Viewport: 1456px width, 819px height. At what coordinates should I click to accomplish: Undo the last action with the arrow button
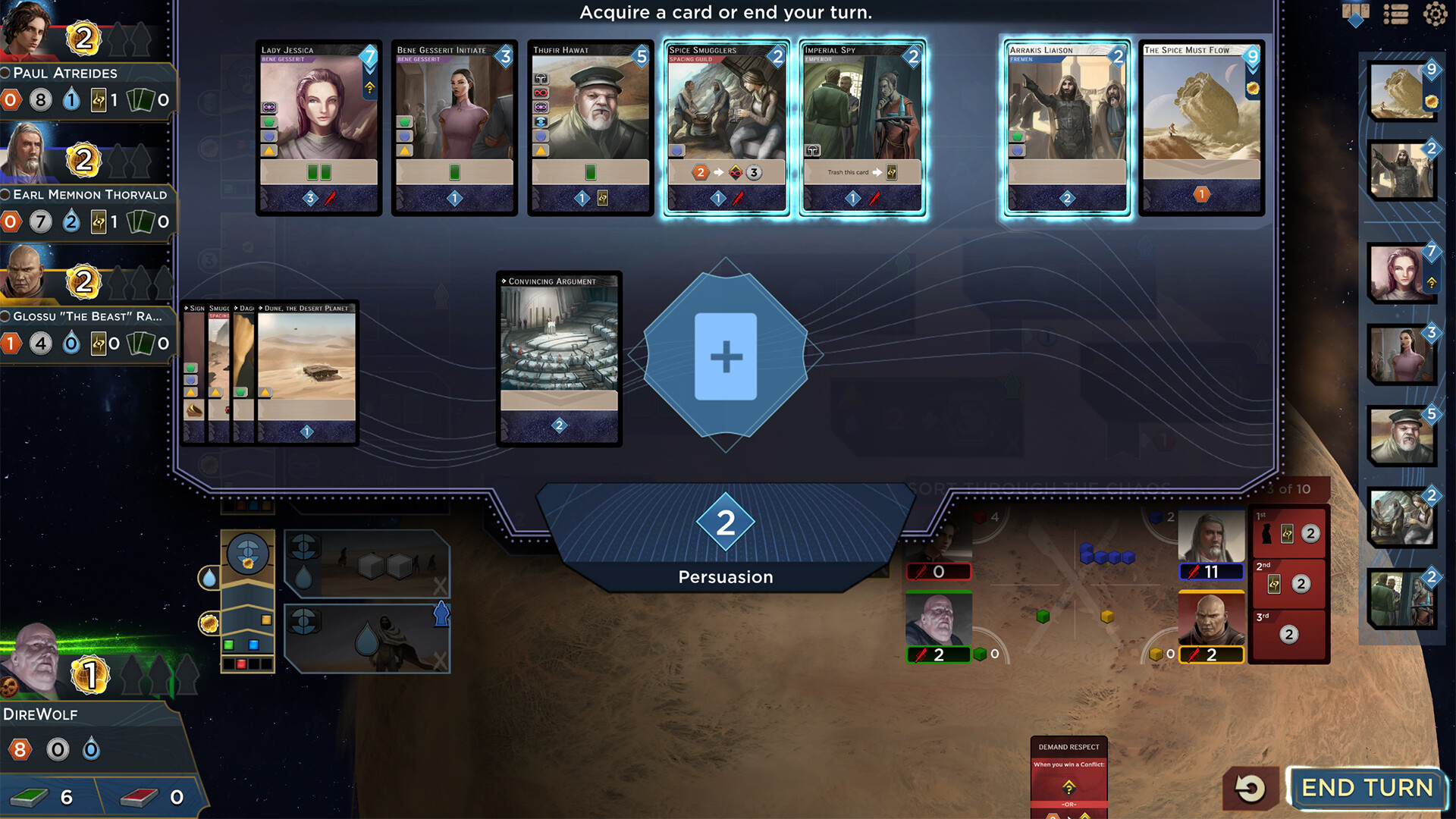point(1250,788)
